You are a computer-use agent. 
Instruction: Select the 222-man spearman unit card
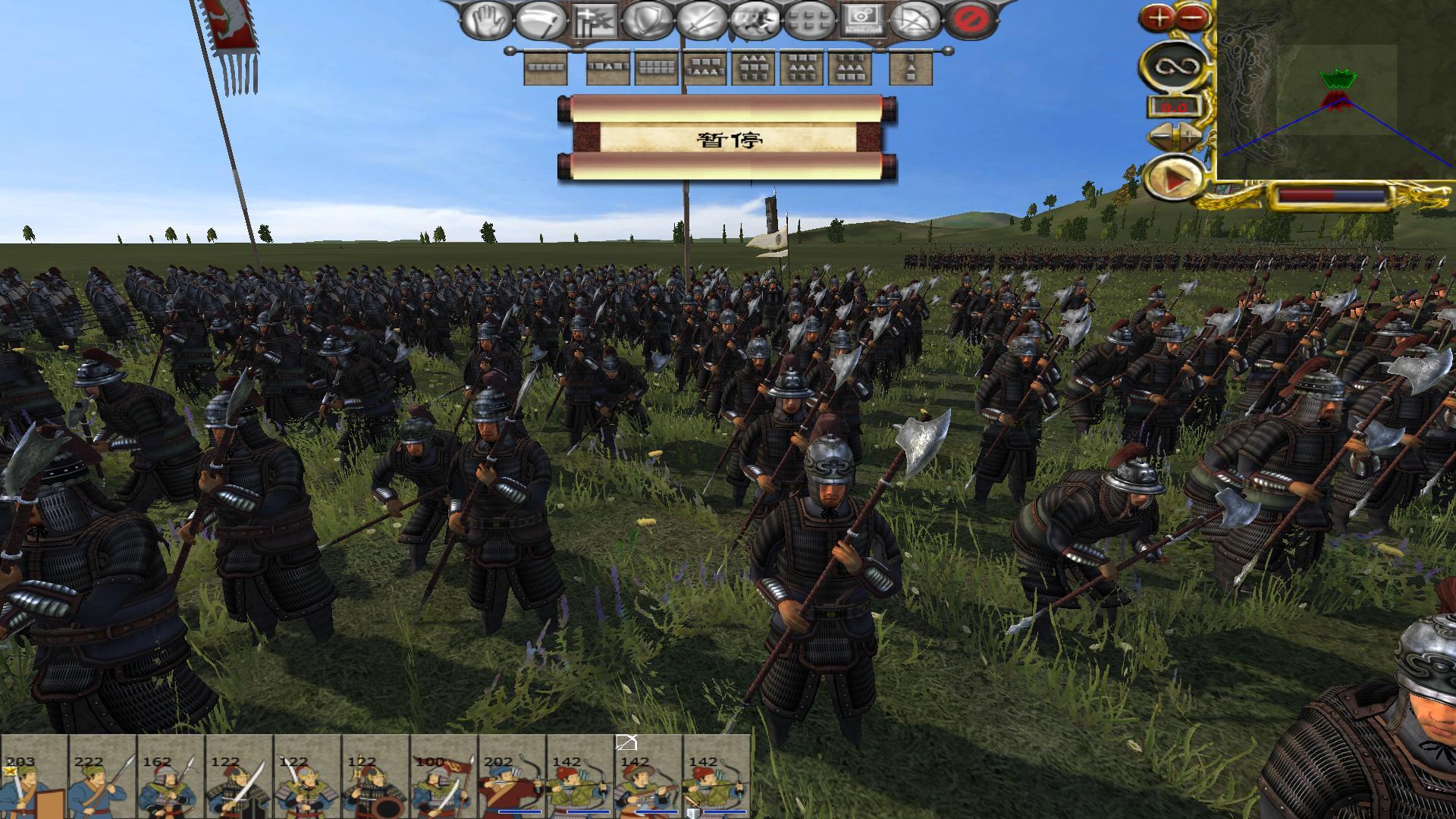click(102, 777)
